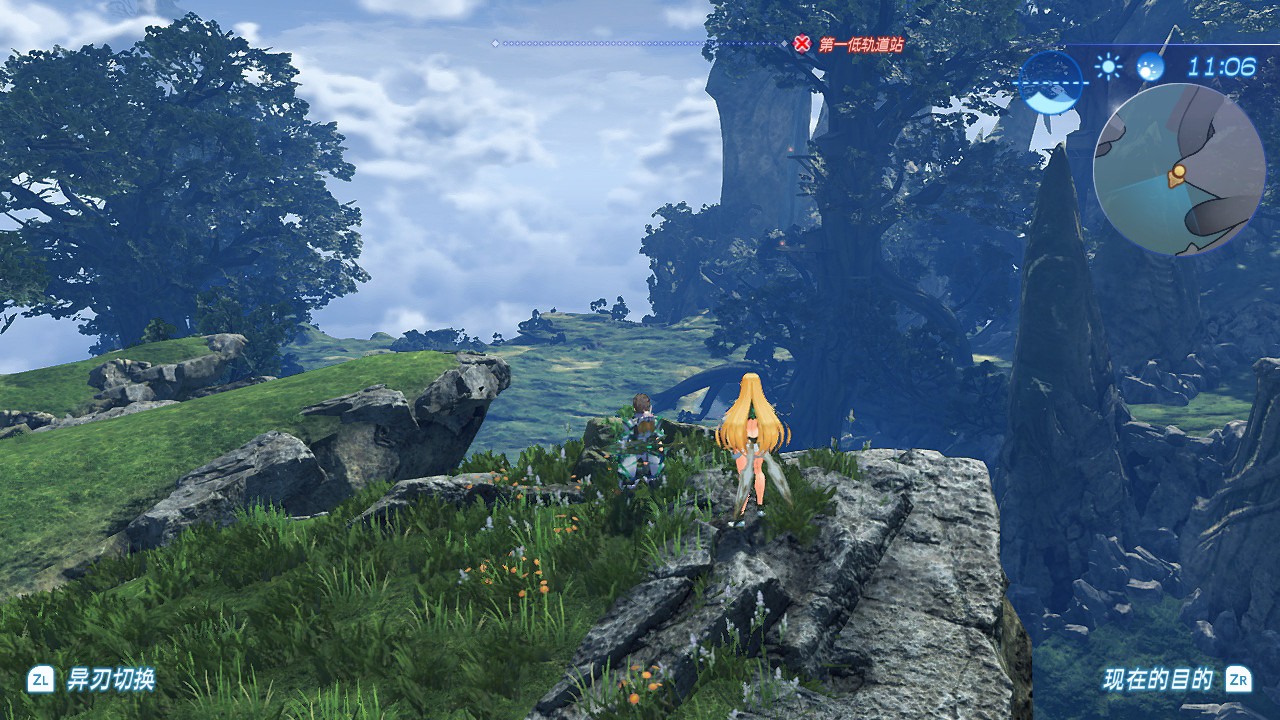Click the player arrow on the minimap
The width and height of the screenshot is (1280, 720).
pyautogui.click(x=1177, y=176)
